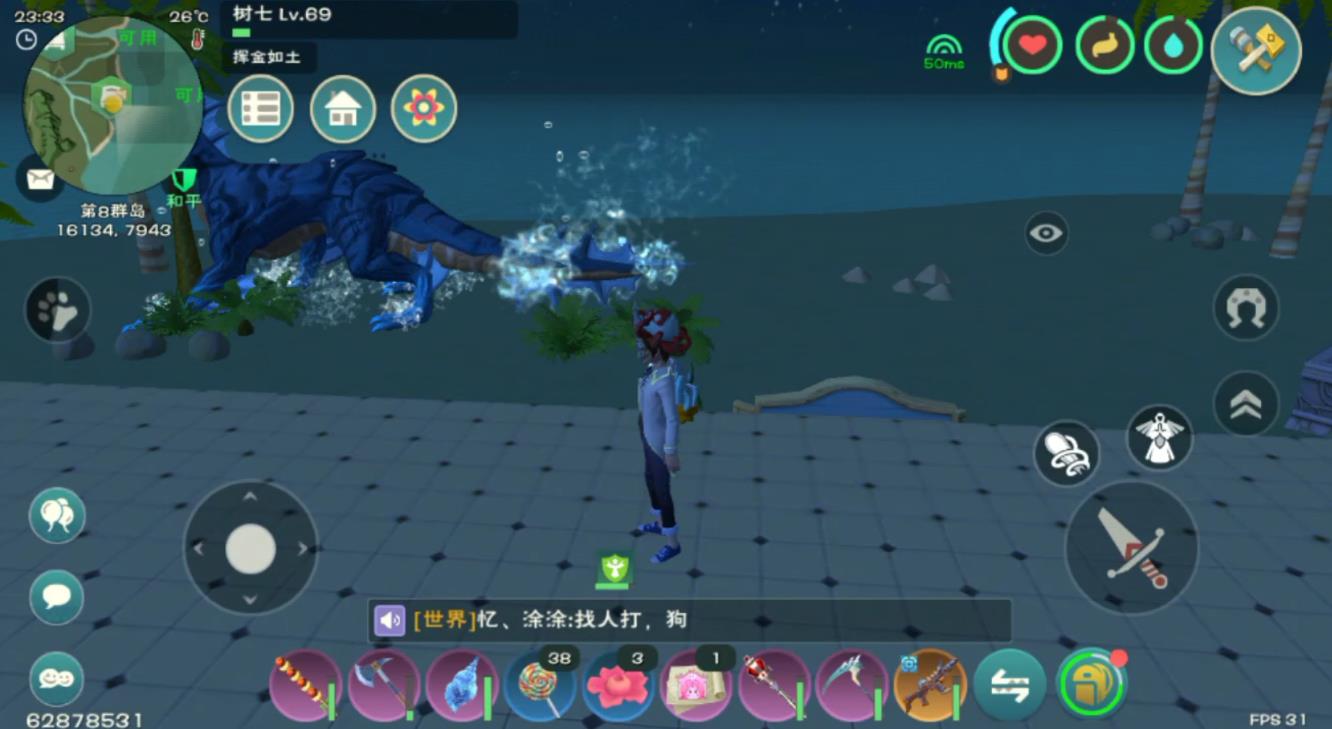Open the chat bubble message button
1332x729 pixels.
(x=57, y=598)
